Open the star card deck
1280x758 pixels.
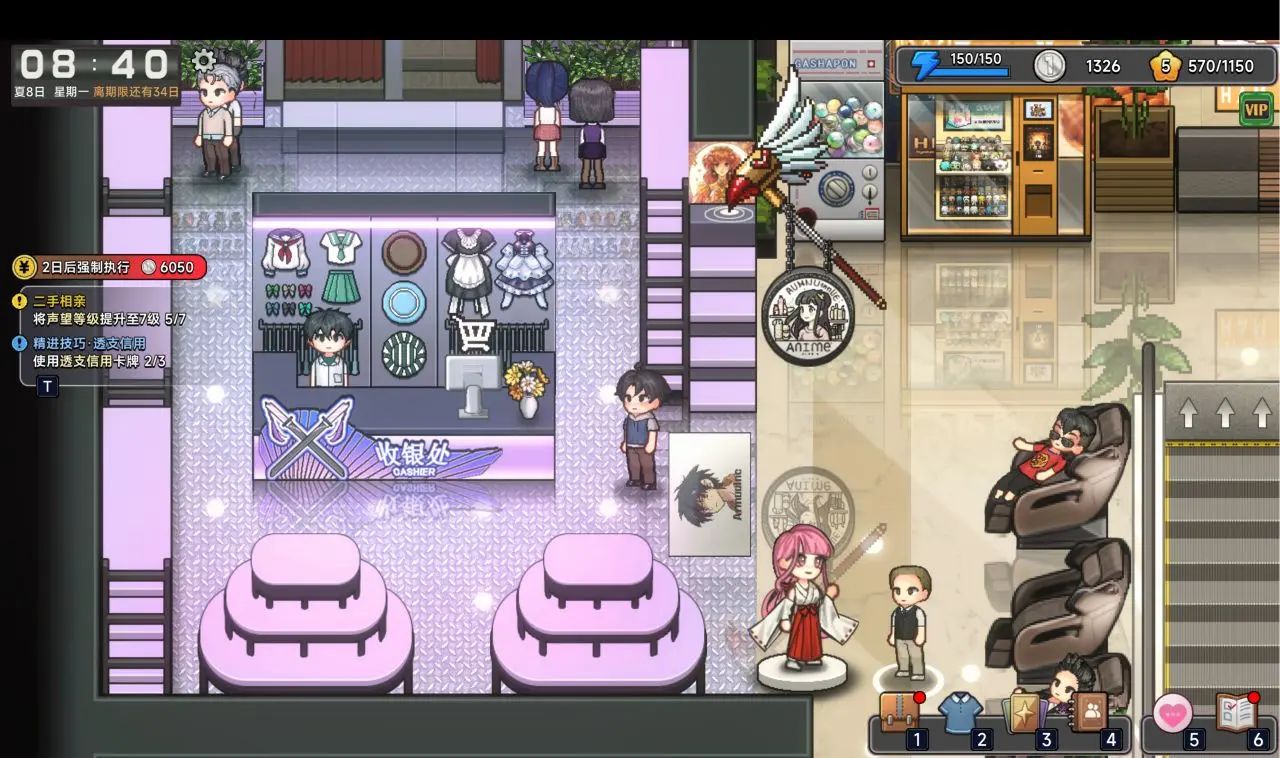(x=1025, y=713)
